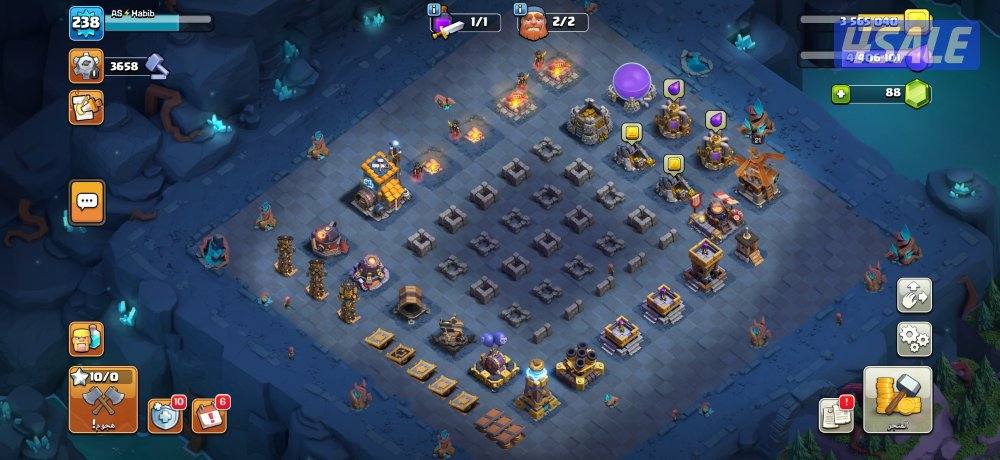Screen dimensions: 1000x460
Task: Open the army barbarian and potion button
Action: point(86,339)
